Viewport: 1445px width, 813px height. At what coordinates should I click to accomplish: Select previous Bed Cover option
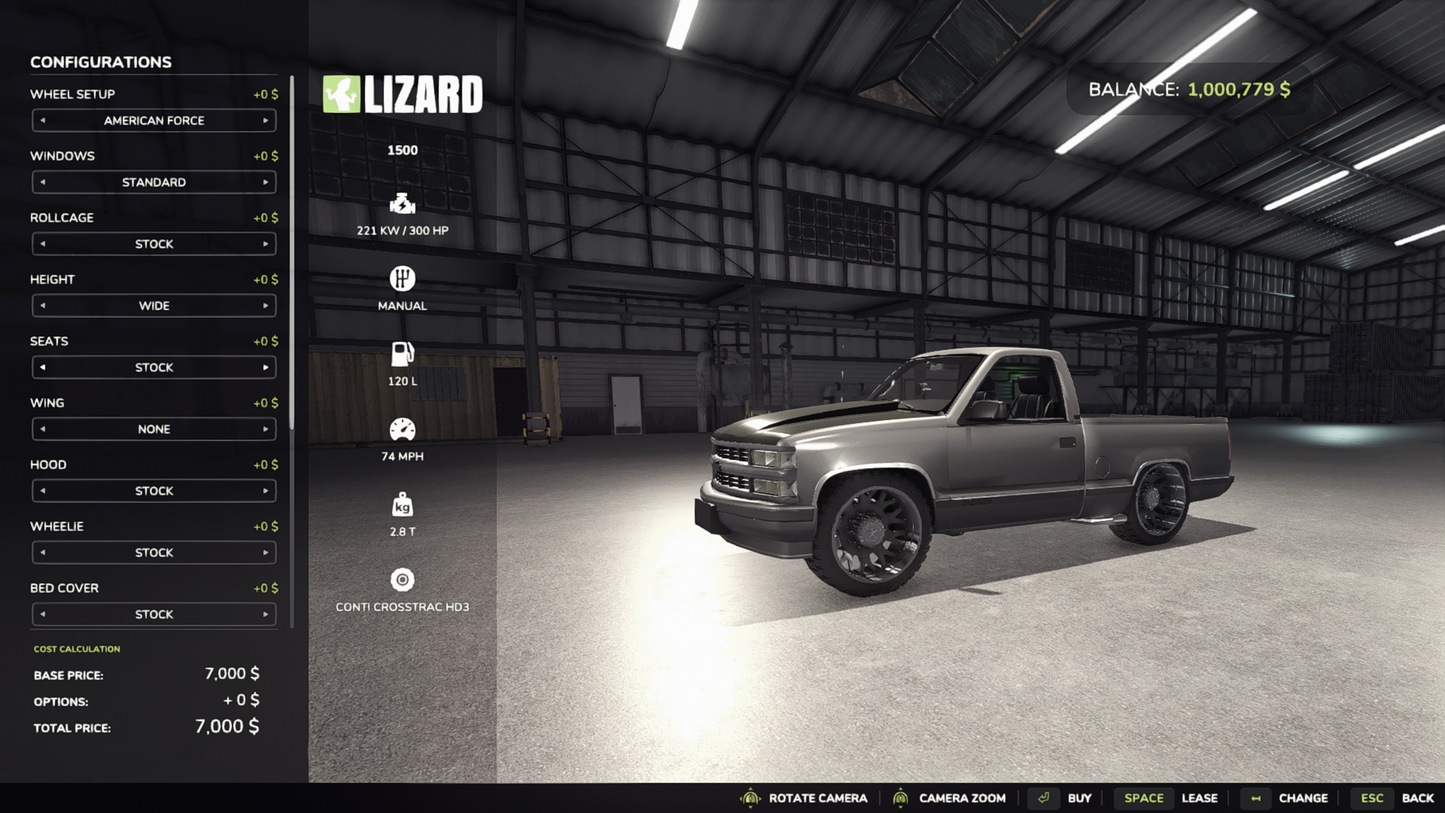(x=42, y=615)
